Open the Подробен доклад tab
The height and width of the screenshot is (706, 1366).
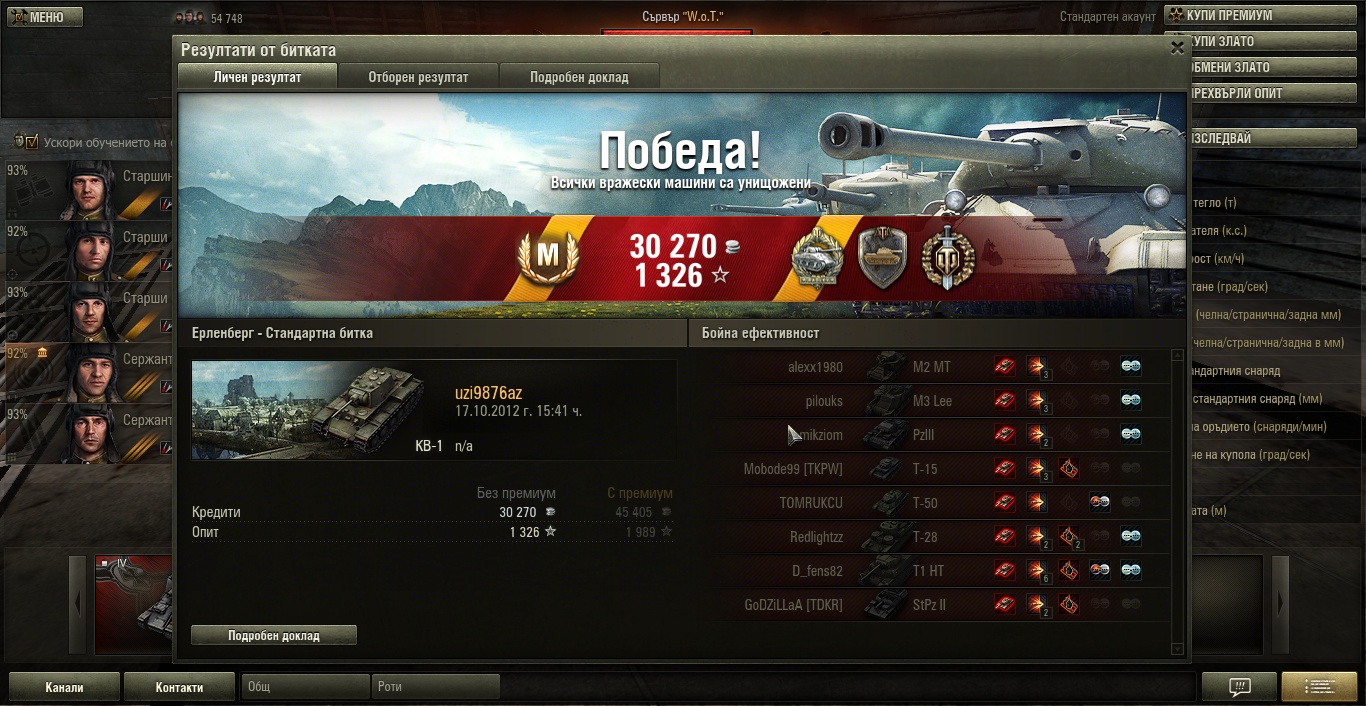[x=579, y=77]
